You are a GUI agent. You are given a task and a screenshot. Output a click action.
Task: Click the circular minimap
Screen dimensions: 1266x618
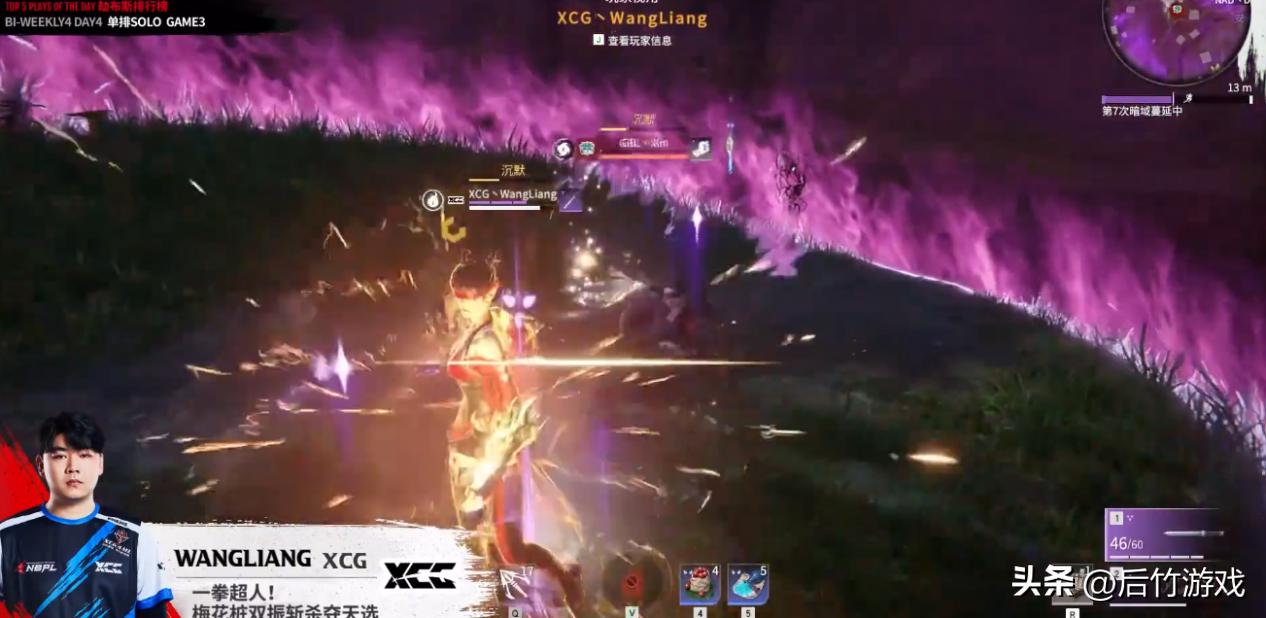point(1174,38)
